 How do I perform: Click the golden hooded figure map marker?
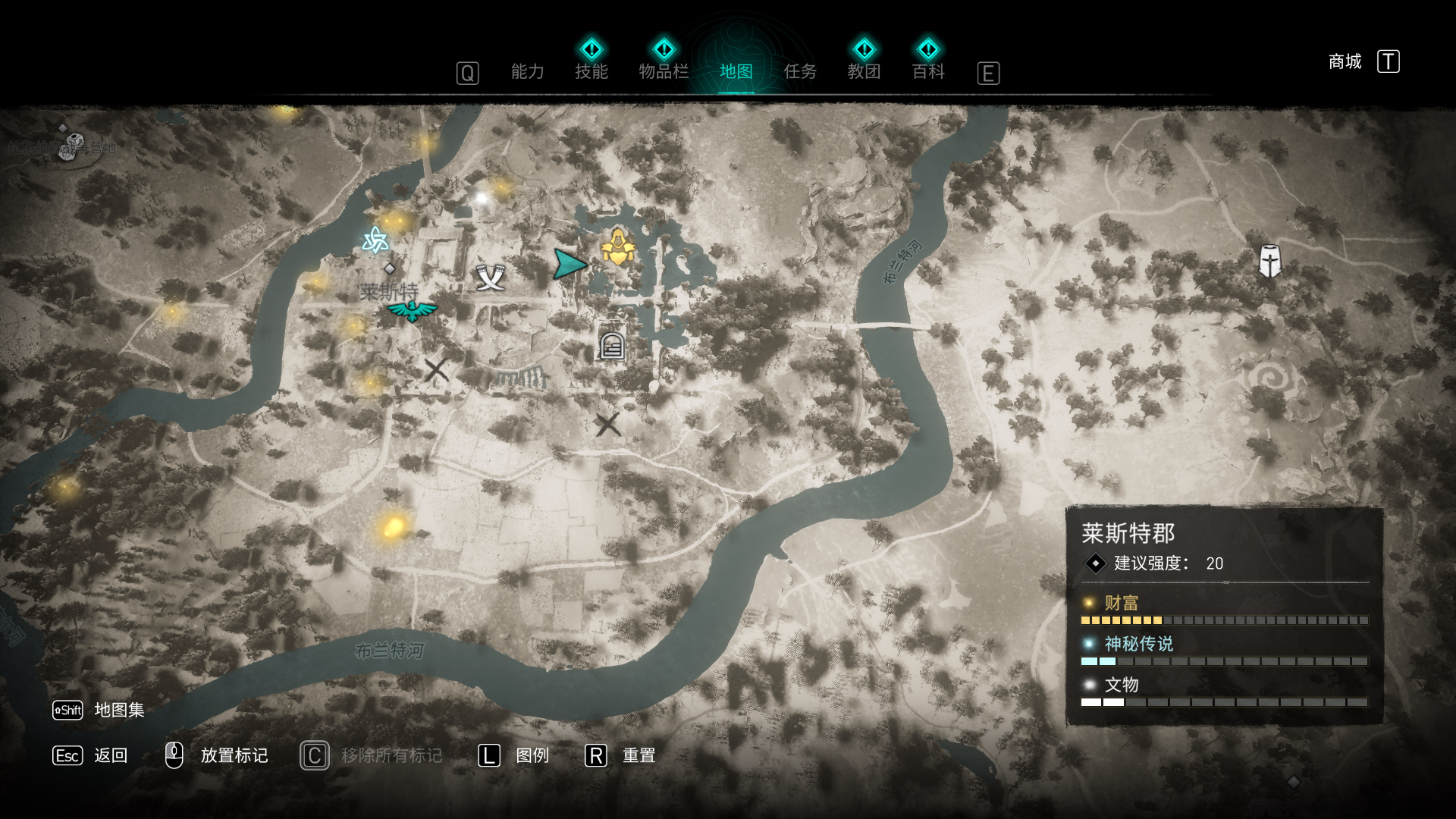(x=618, y=247)
